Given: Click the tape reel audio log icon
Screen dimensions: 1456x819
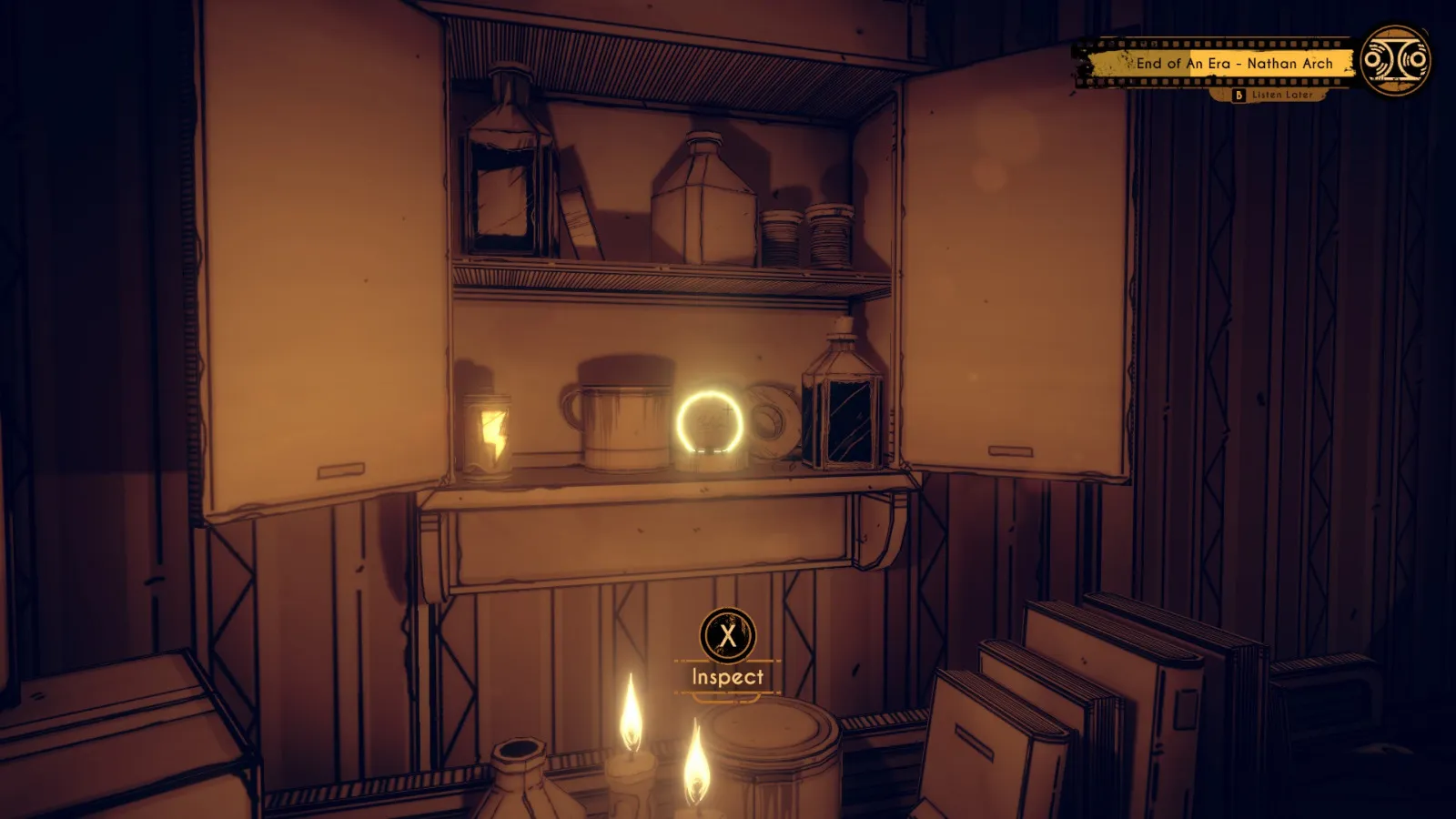Looking at the screenshot, I should (1396, 60).
